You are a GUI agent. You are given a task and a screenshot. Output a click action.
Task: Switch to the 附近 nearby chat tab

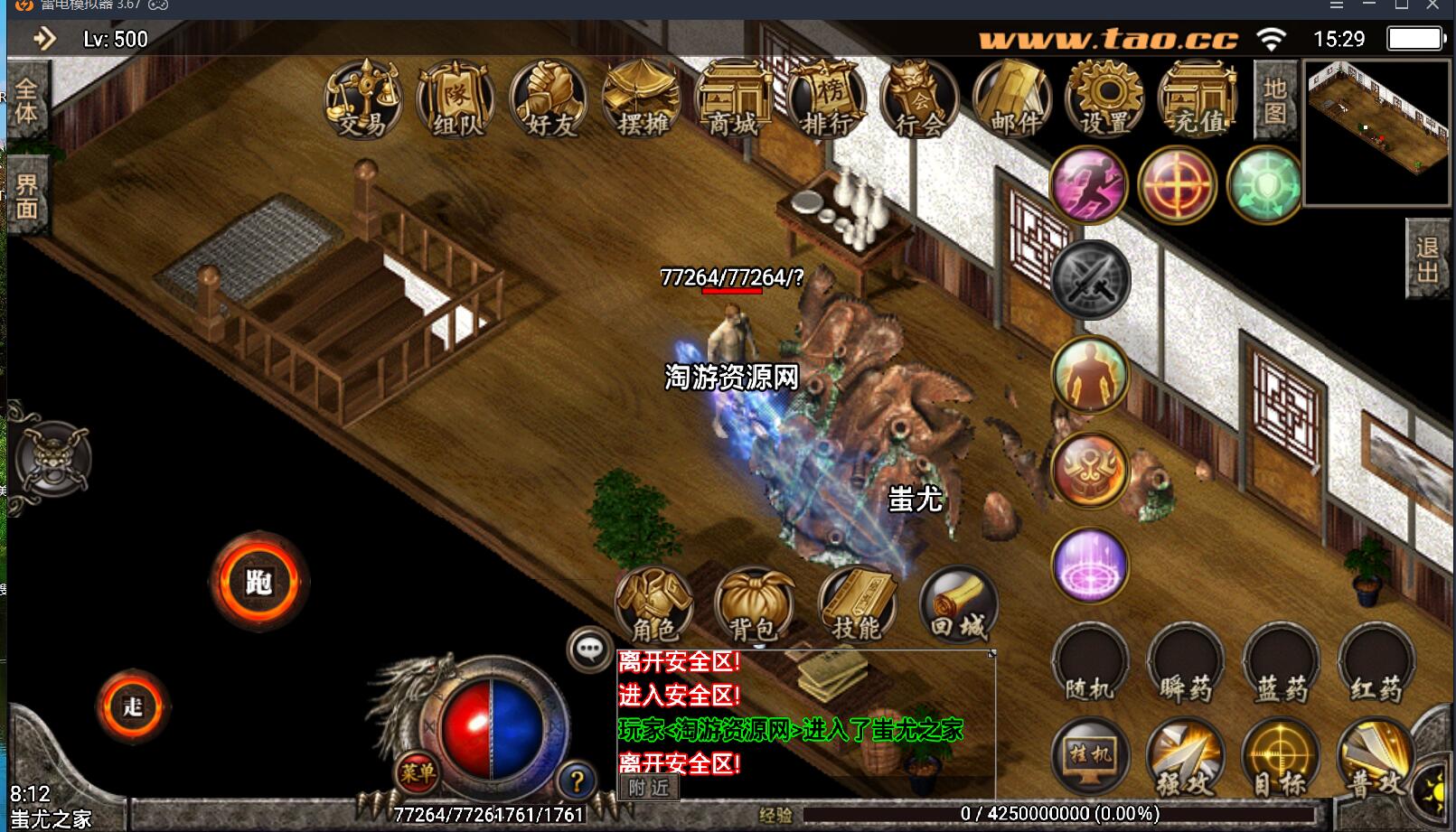pyautogui.click(x=648, y=788)
